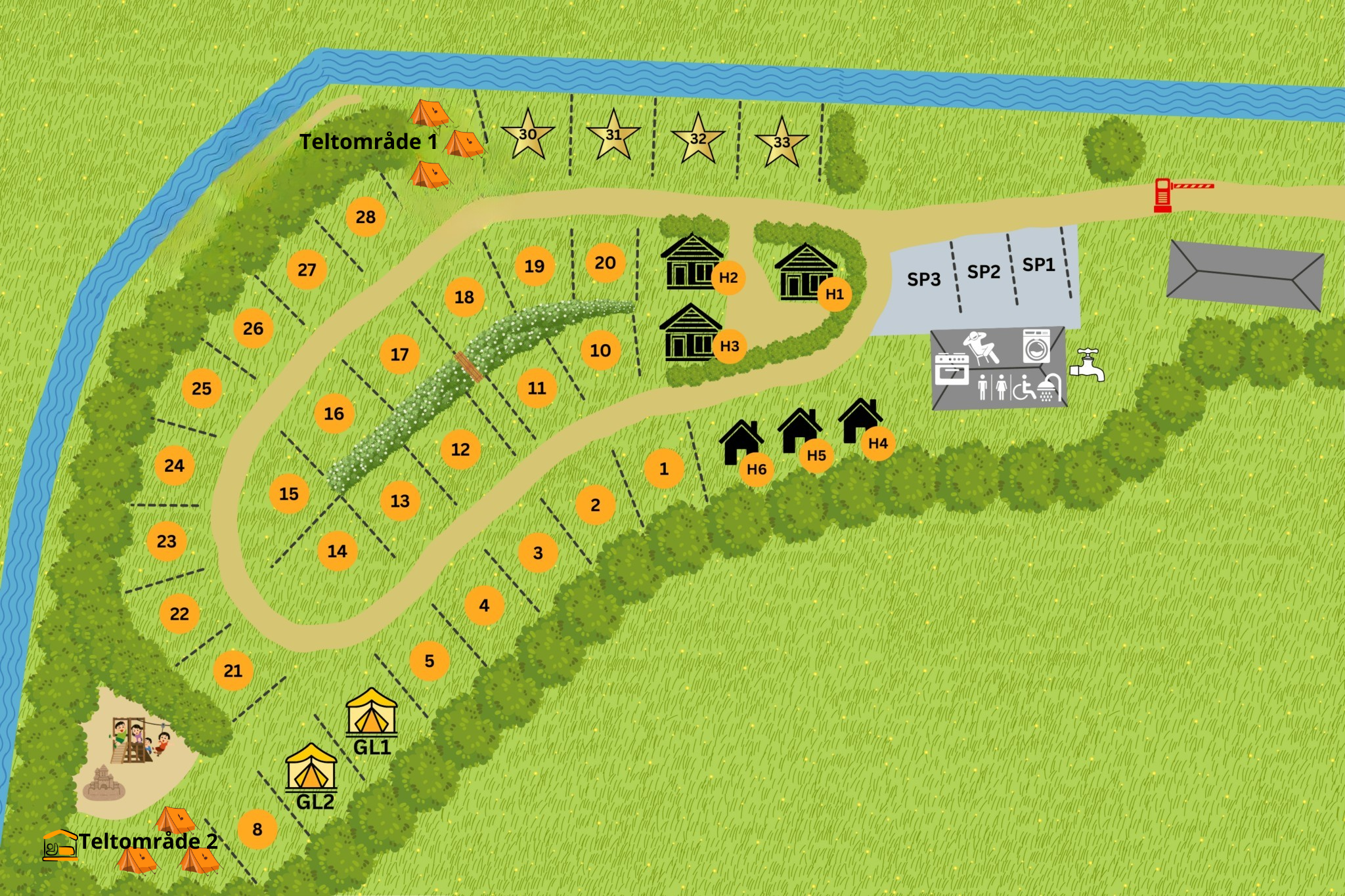This screenshot has height=896, width=1345.
Task: Pick hut marker H6
Action: click(757, 469)
